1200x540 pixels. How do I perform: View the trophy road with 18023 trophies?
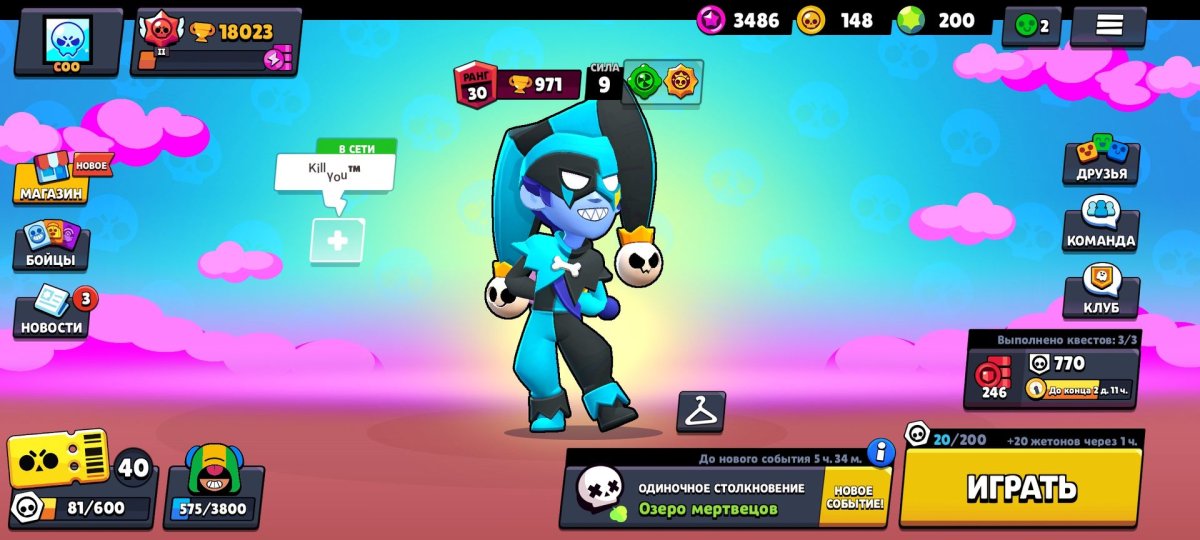point(216,42)
